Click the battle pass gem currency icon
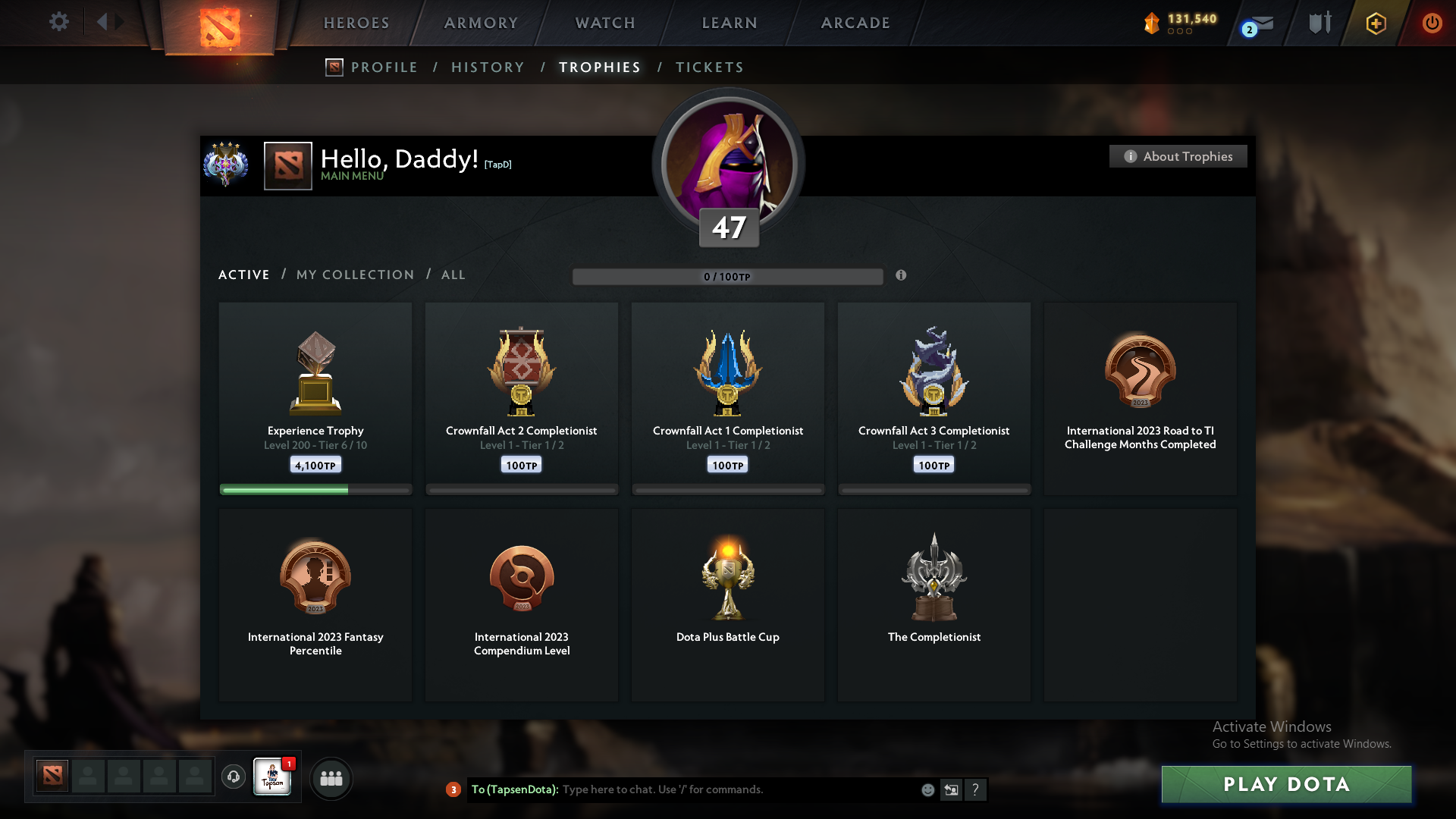This screenshot has height=819, width=1456. click(1153, 24)
